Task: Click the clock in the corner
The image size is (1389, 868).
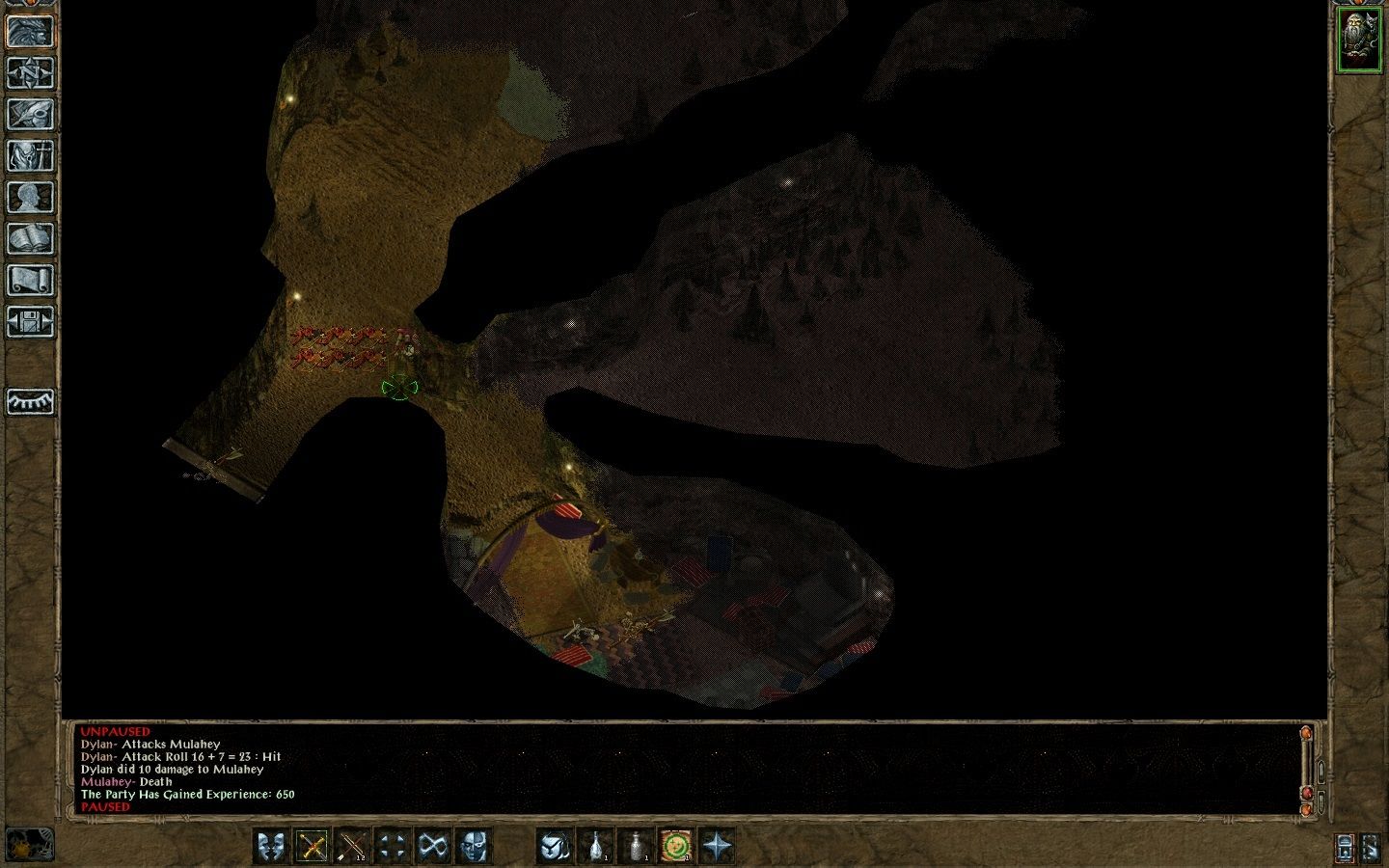Action: (x=30, y=845)
